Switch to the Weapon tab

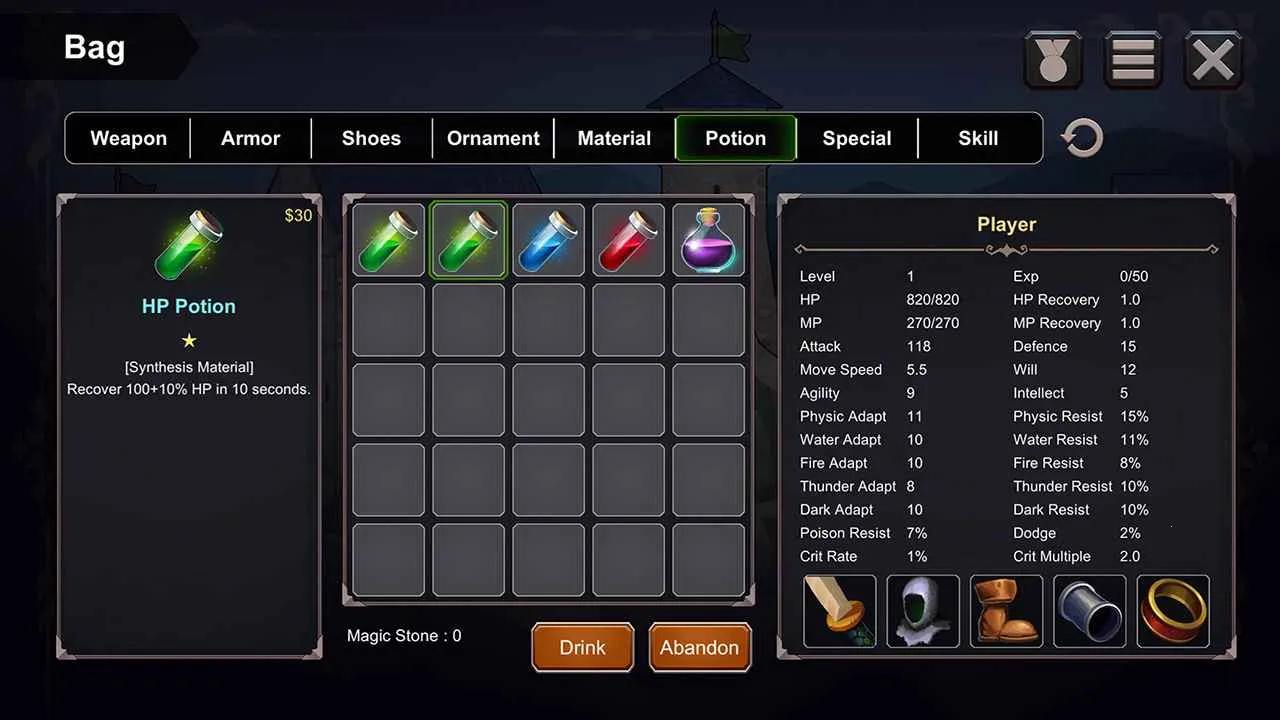point(128,138)
